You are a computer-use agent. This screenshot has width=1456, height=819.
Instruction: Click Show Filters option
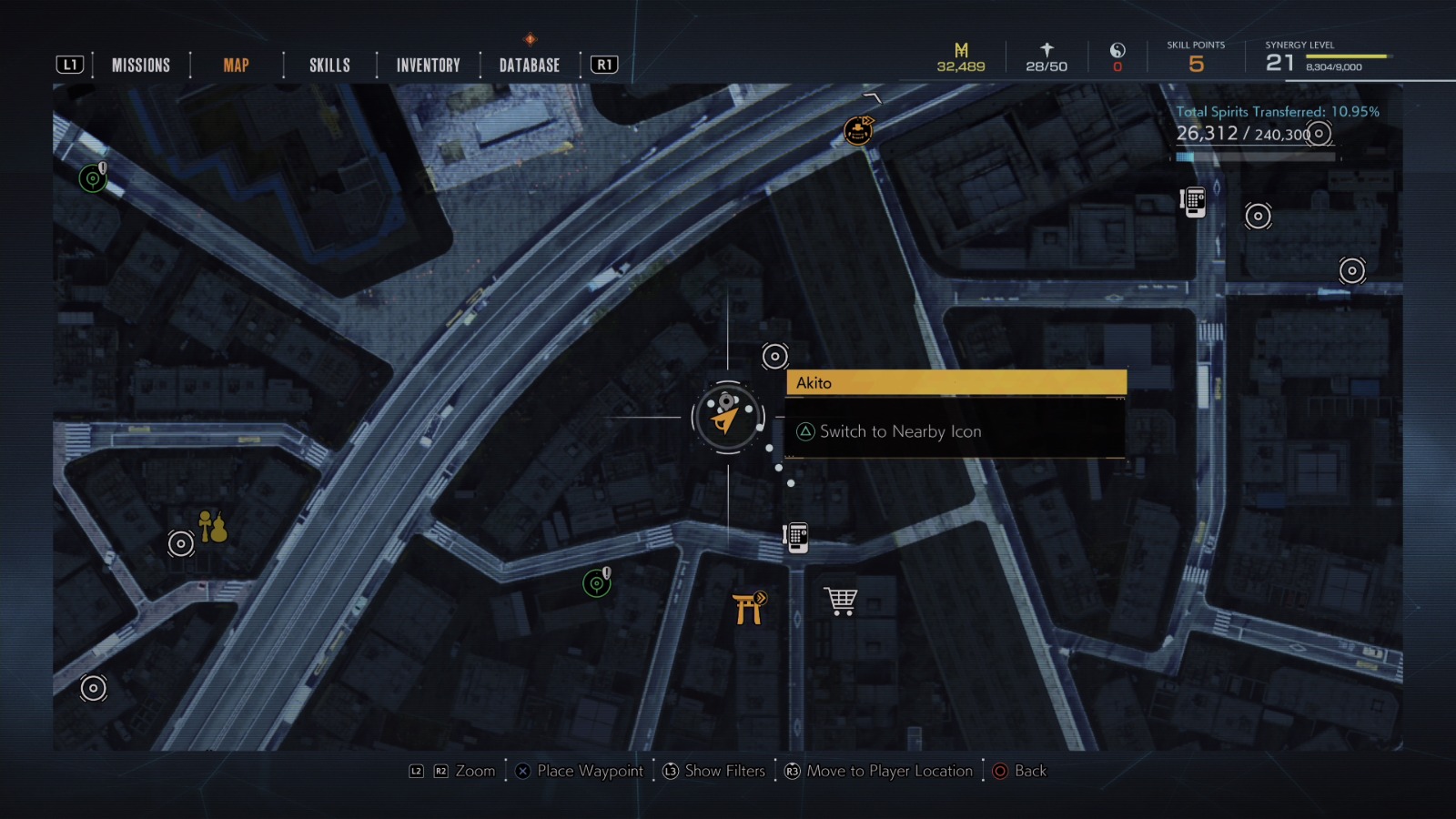point(724,771)
